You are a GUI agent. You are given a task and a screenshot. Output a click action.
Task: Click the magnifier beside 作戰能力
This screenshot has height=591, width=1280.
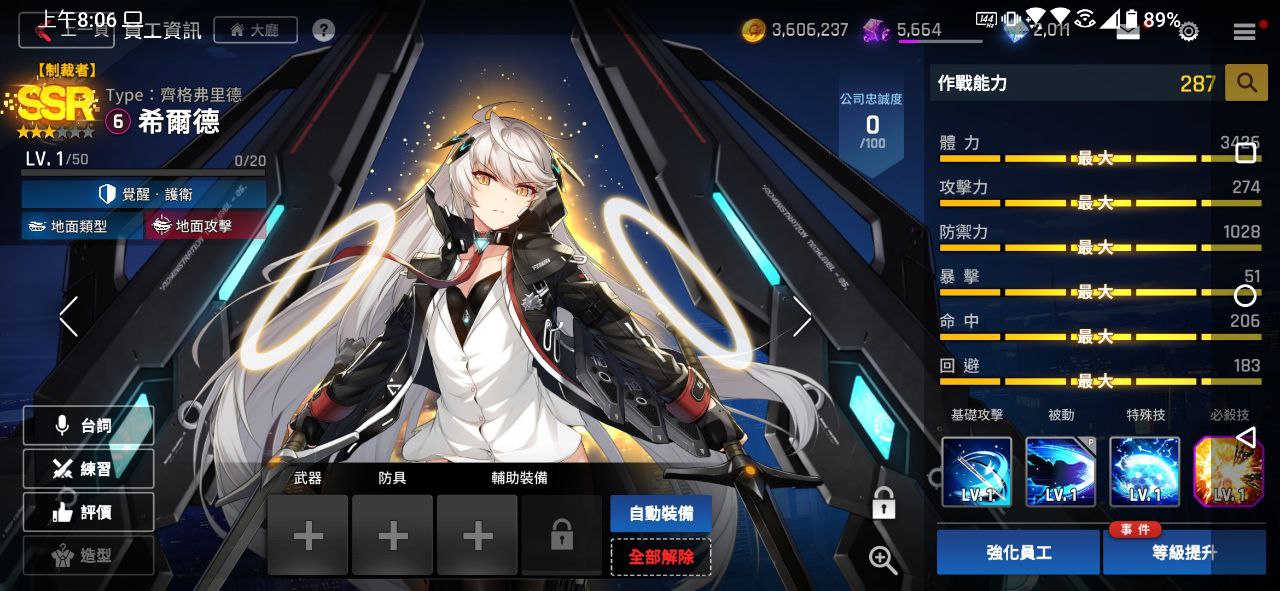point(1246,83)
